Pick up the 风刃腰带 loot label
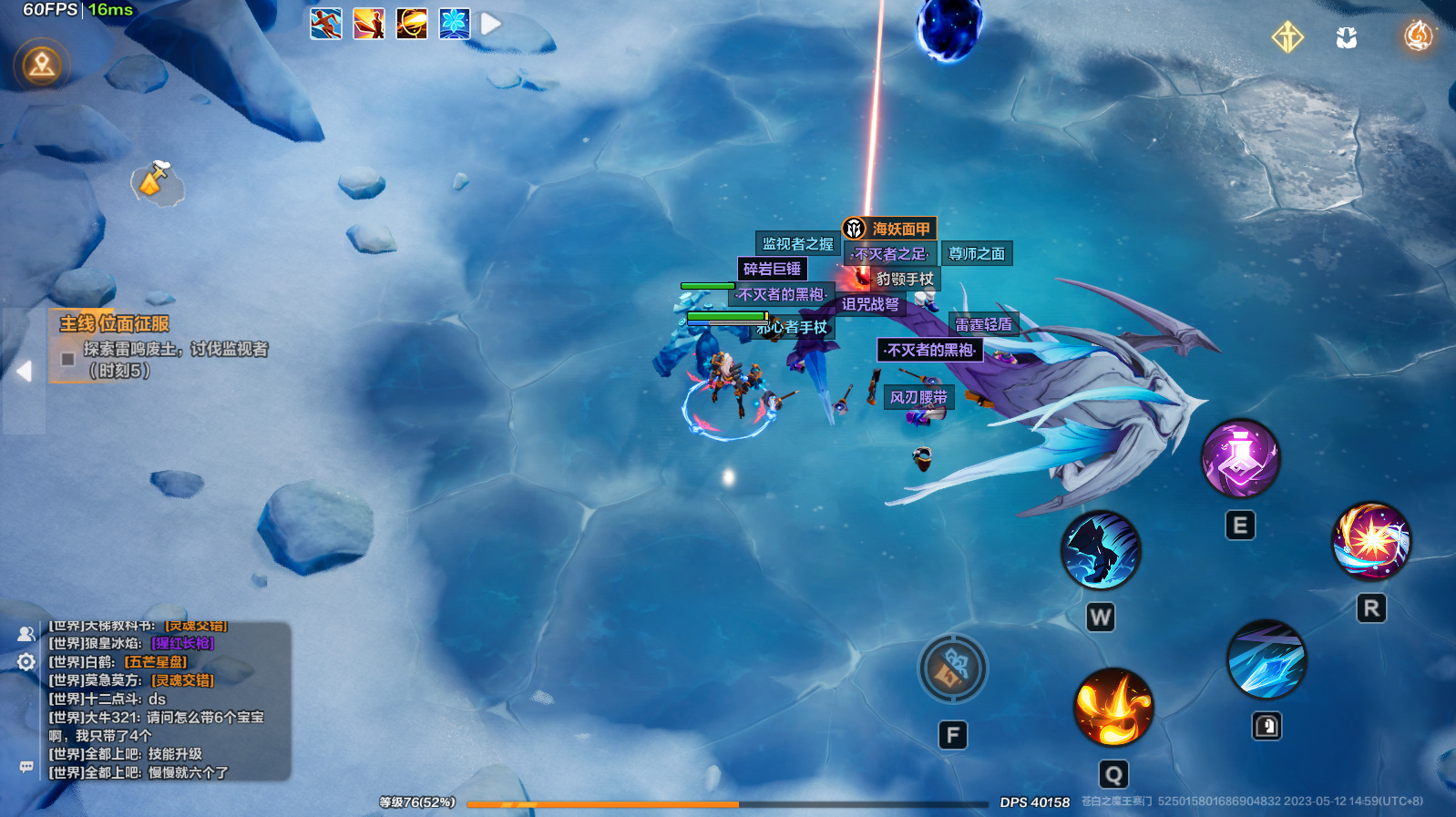The image size is (1456, 817). tap(918, 397)
